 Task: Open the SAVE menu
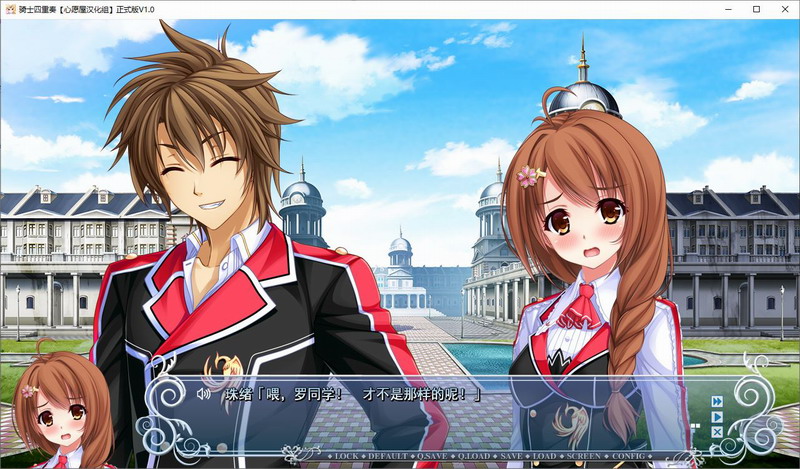coord(511,456)
